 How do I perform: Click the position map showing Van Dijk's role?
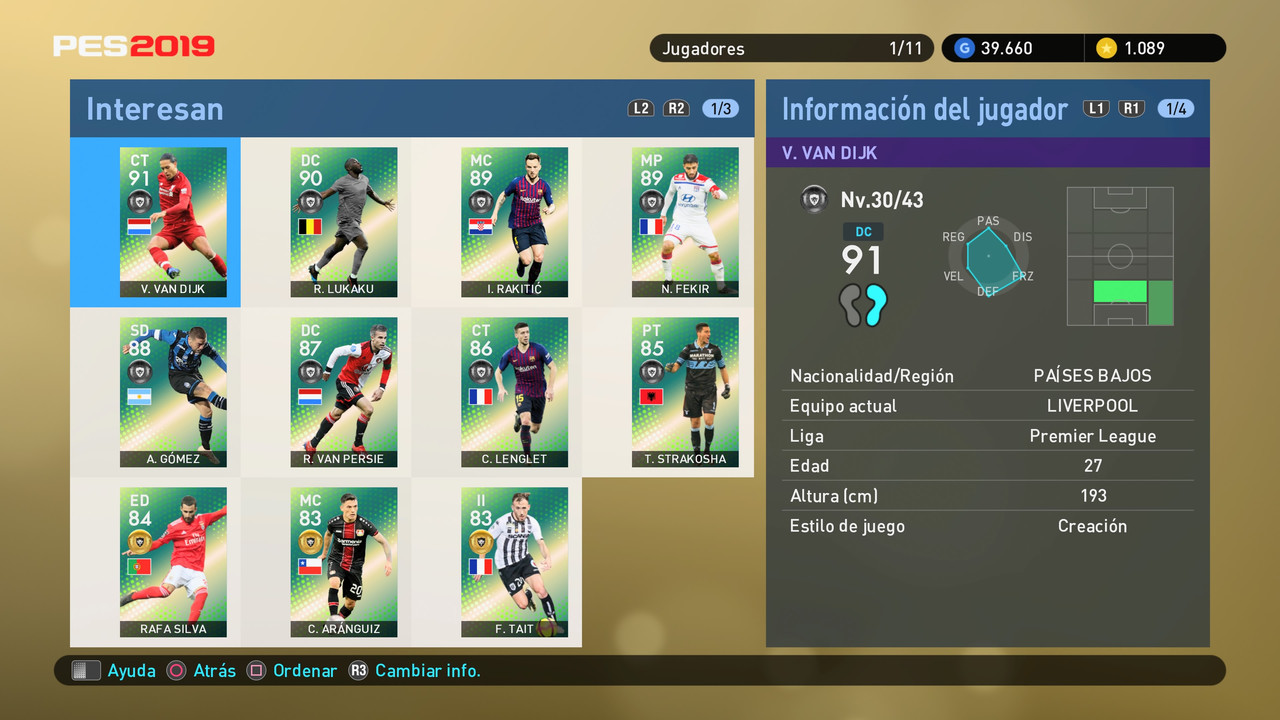[1120, 257]
